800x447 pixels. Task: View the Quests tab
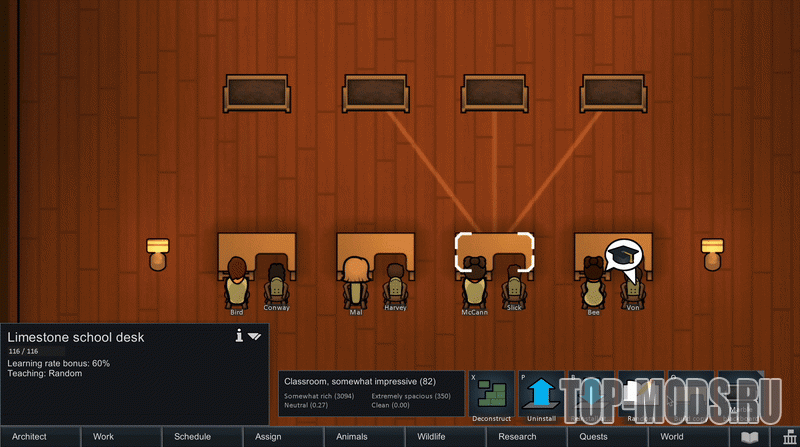[607, 437]
